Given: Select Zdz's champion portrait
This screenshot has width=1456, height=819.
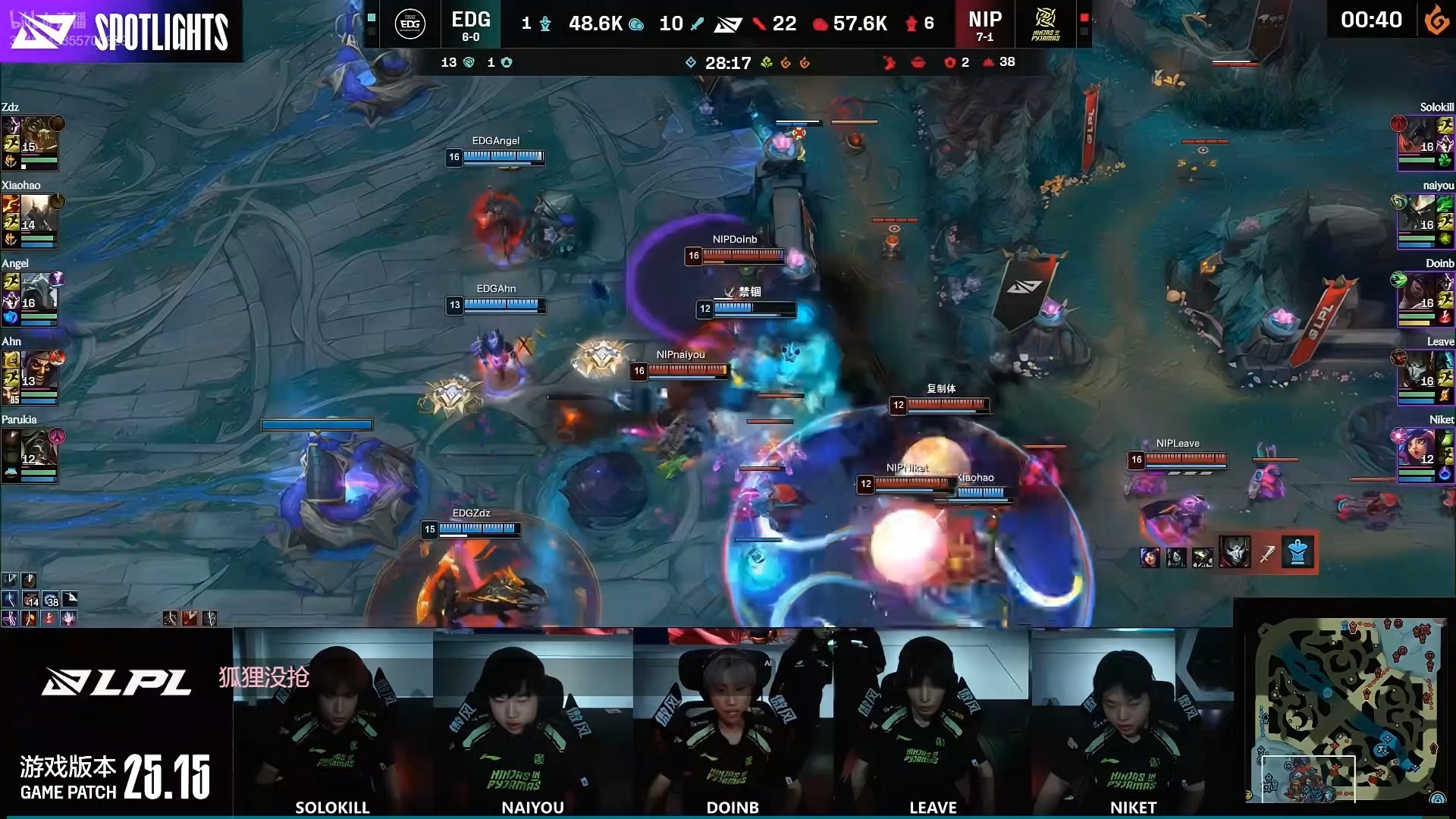Looking at the screenshot, I should coord(38,137).
